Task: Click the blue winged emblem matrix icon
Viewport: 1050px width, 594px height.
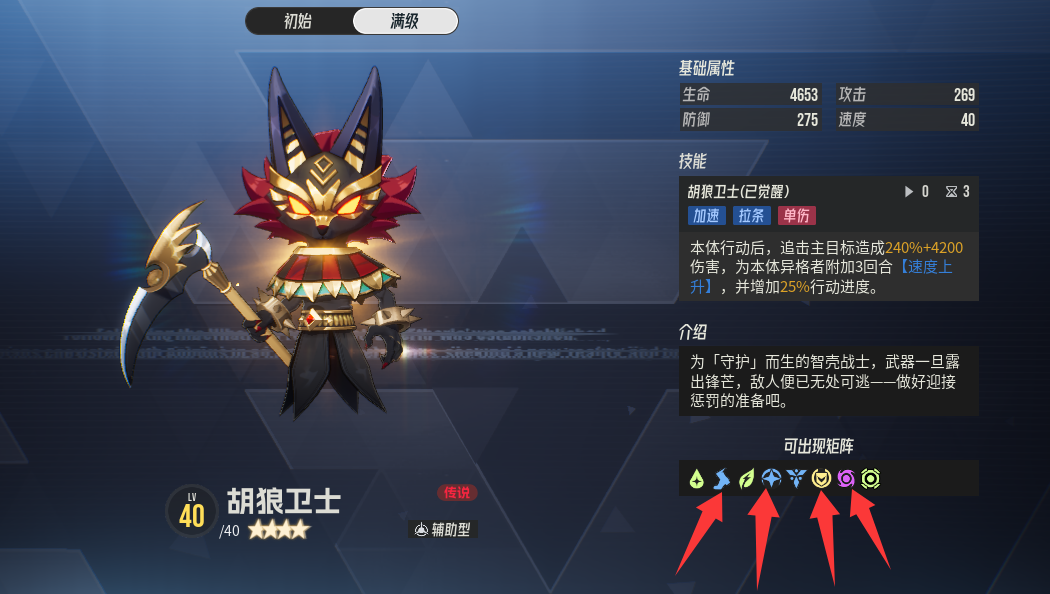Action: (x=796, y=479)
